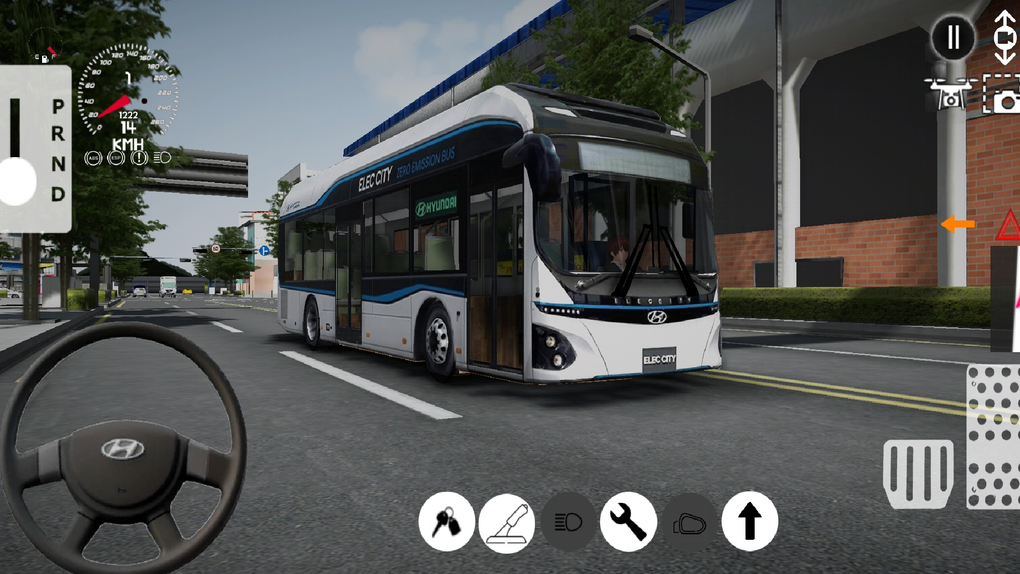Image resolution: width=1020 pixels, height=574 pixels.
Task: Step on the accelerator pedal
Action: [993, 435]
